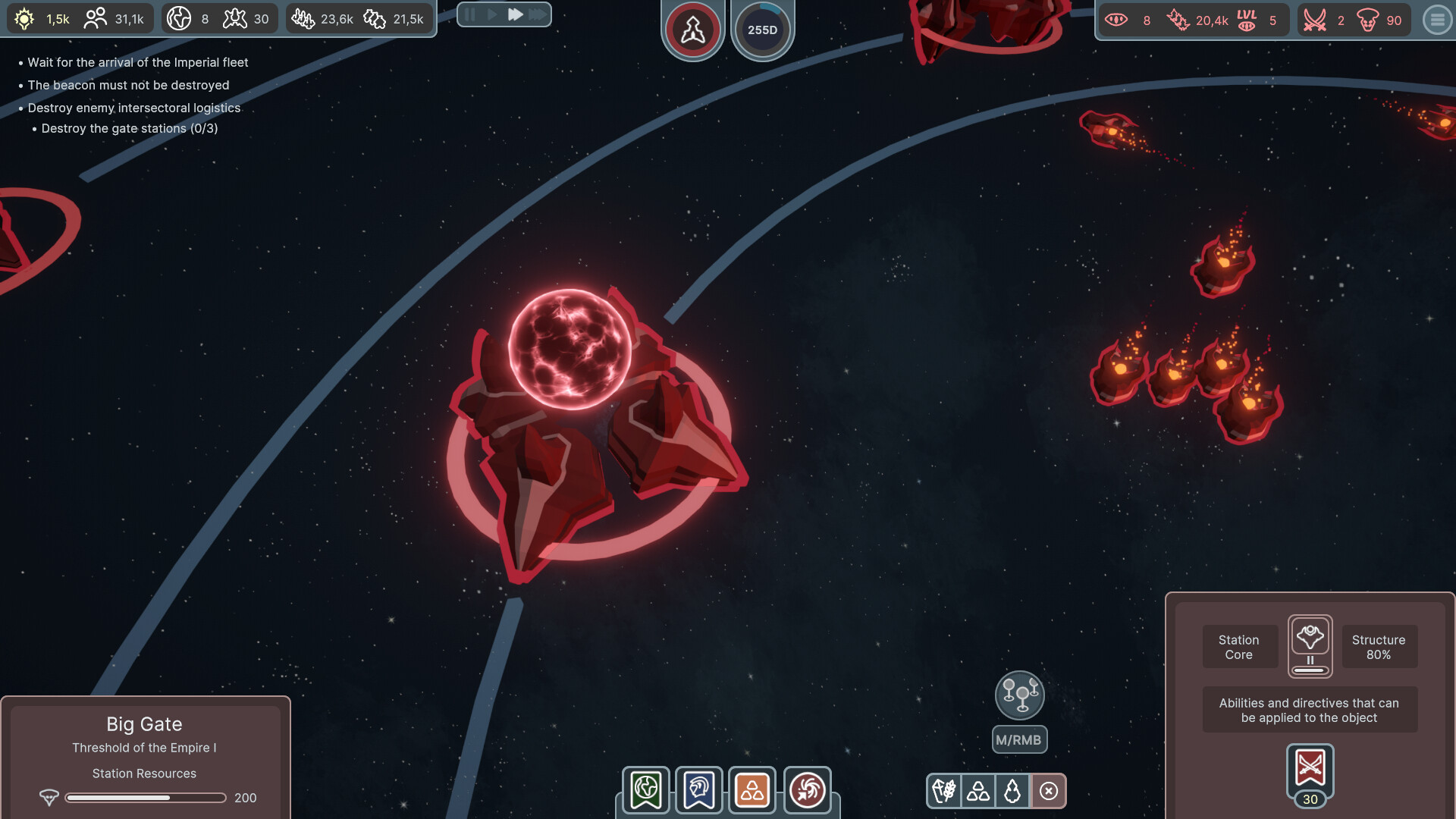Click the Big Gate station title
This screenshot has width=1456, height=819.
144,724
